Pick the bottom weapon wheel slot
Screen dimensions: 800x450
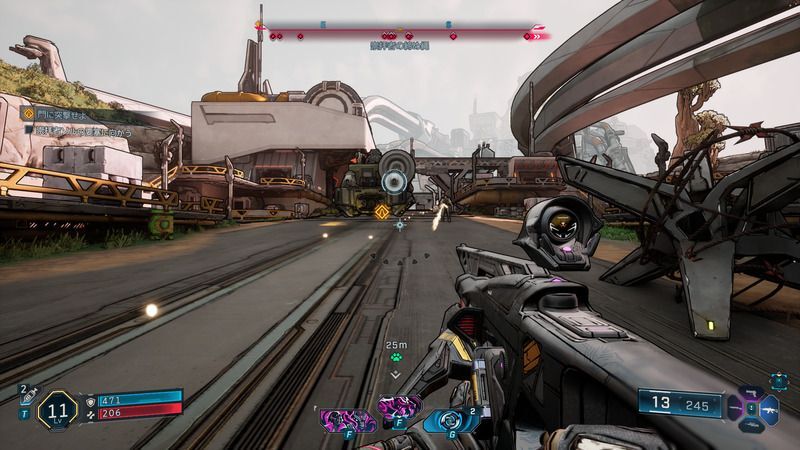pos(751,424)
